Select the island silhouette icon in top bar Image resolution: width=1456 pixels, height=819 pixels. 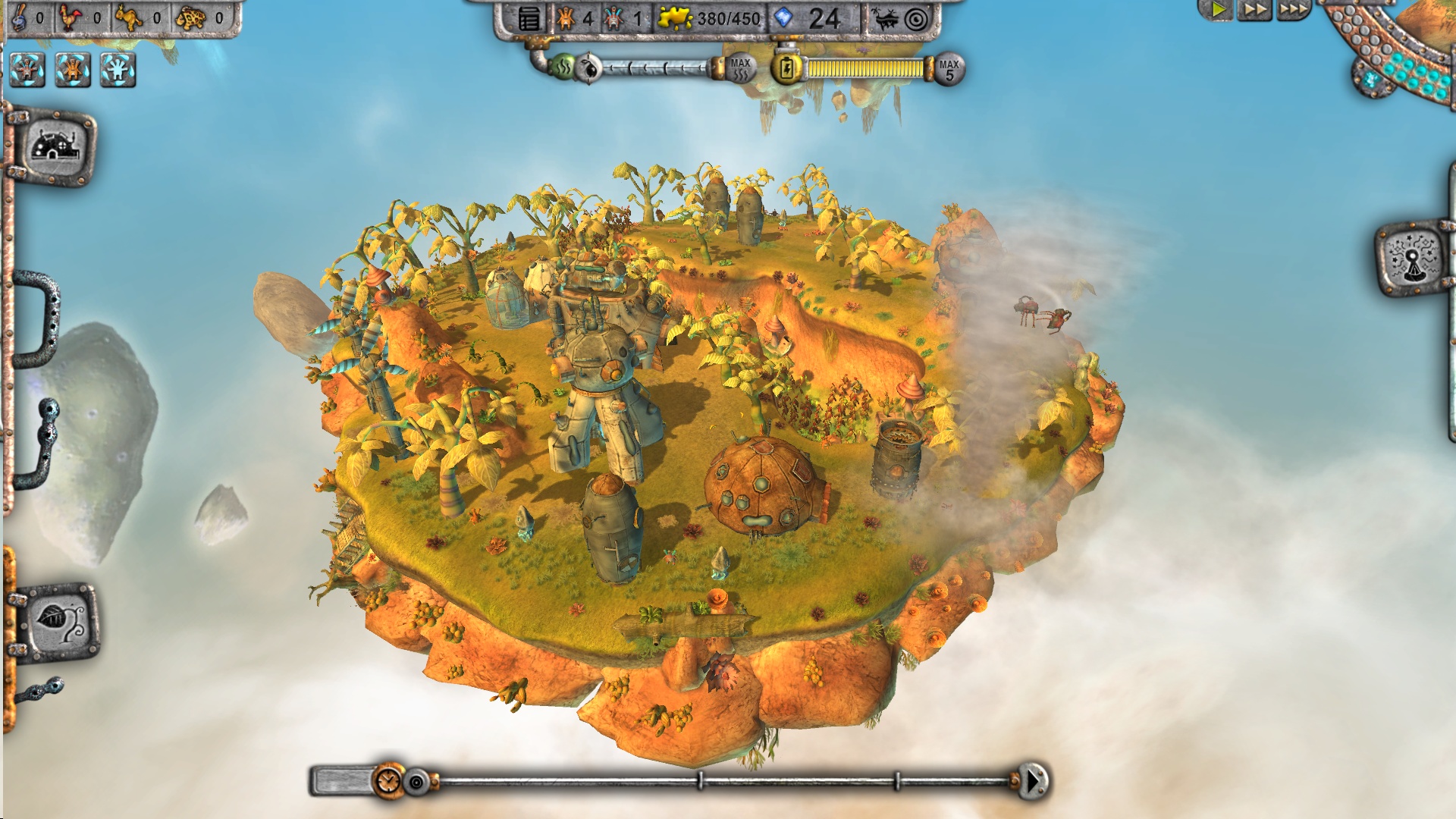coord(886,19)
